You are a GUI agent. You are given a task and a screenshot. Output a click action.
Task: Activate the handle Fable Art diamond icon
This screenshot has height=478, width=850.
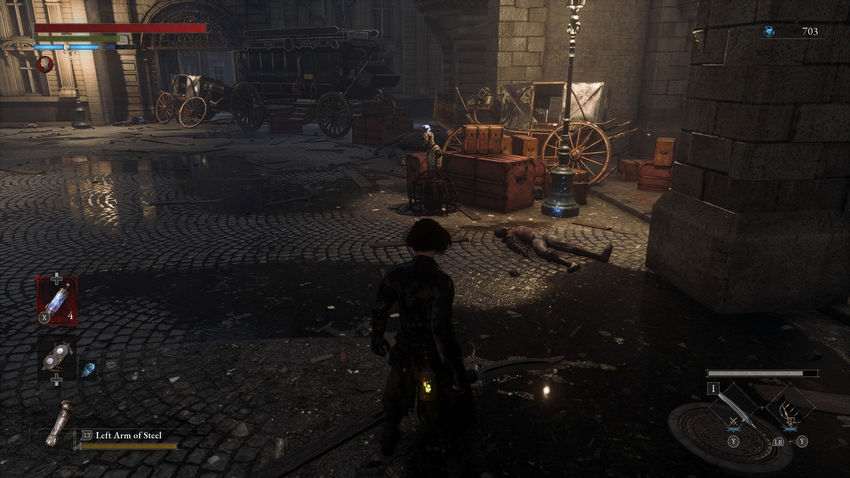(788, 407)
